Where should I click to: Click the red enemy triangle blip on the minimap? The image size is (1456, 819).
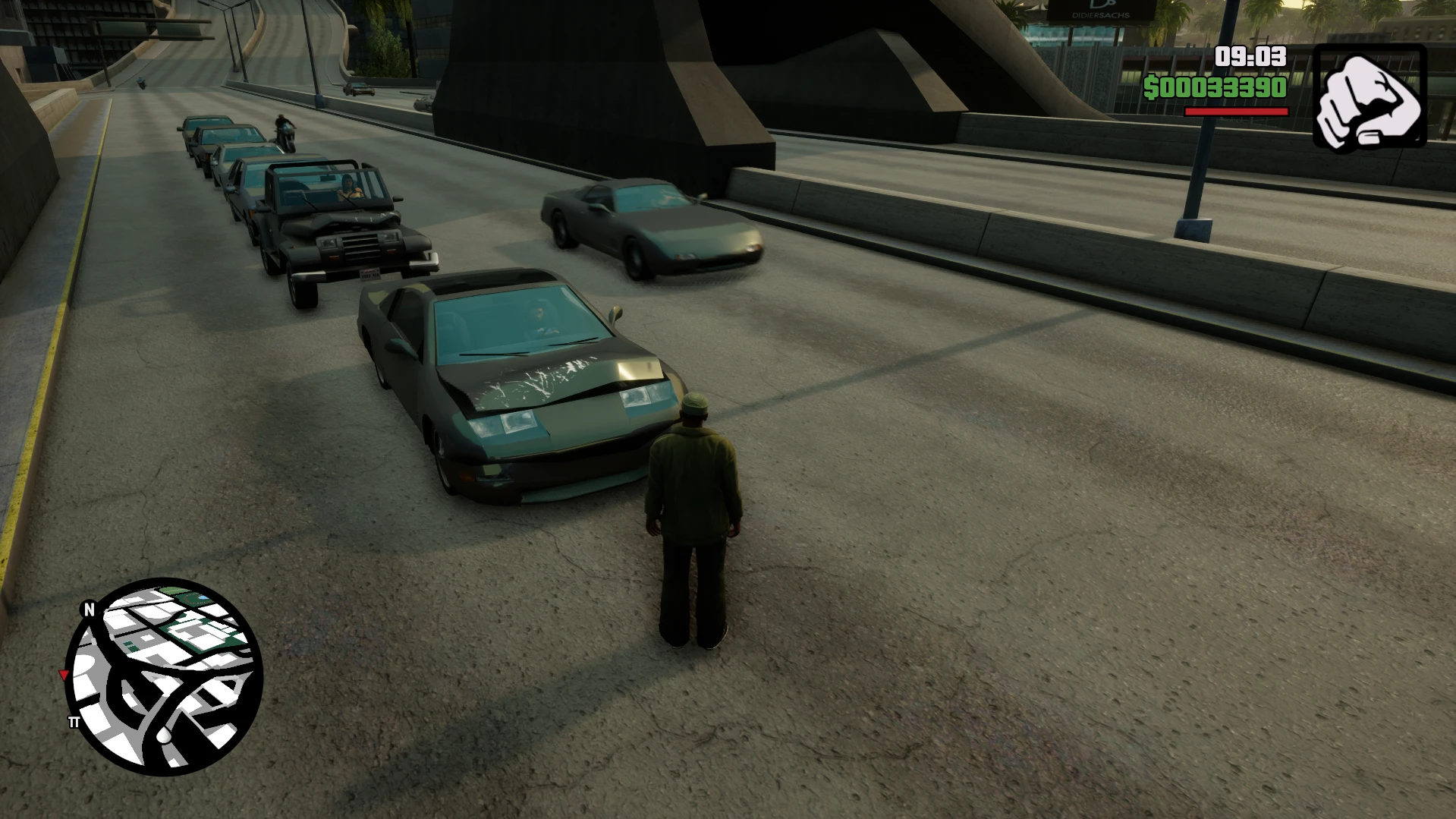coord(64,675)
